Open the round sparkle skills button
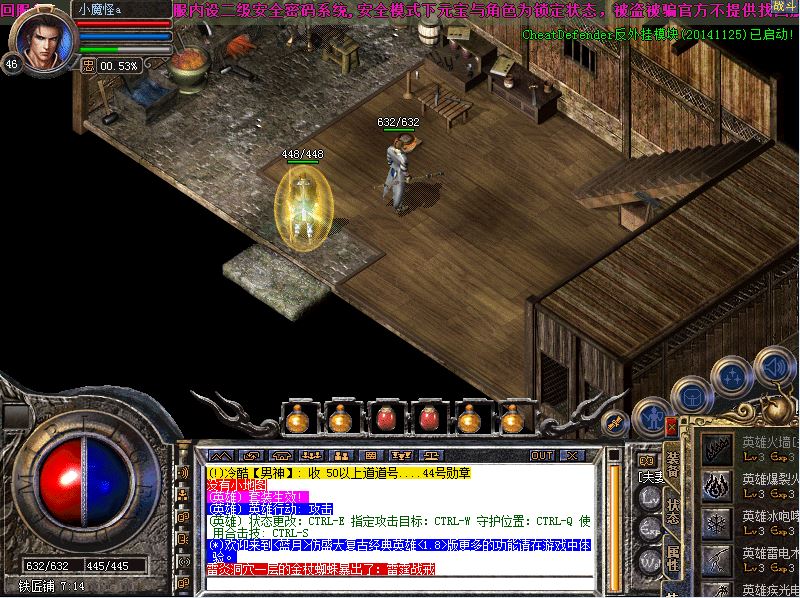The width and height of the screenshot is (800, 598). pos(731,378)
